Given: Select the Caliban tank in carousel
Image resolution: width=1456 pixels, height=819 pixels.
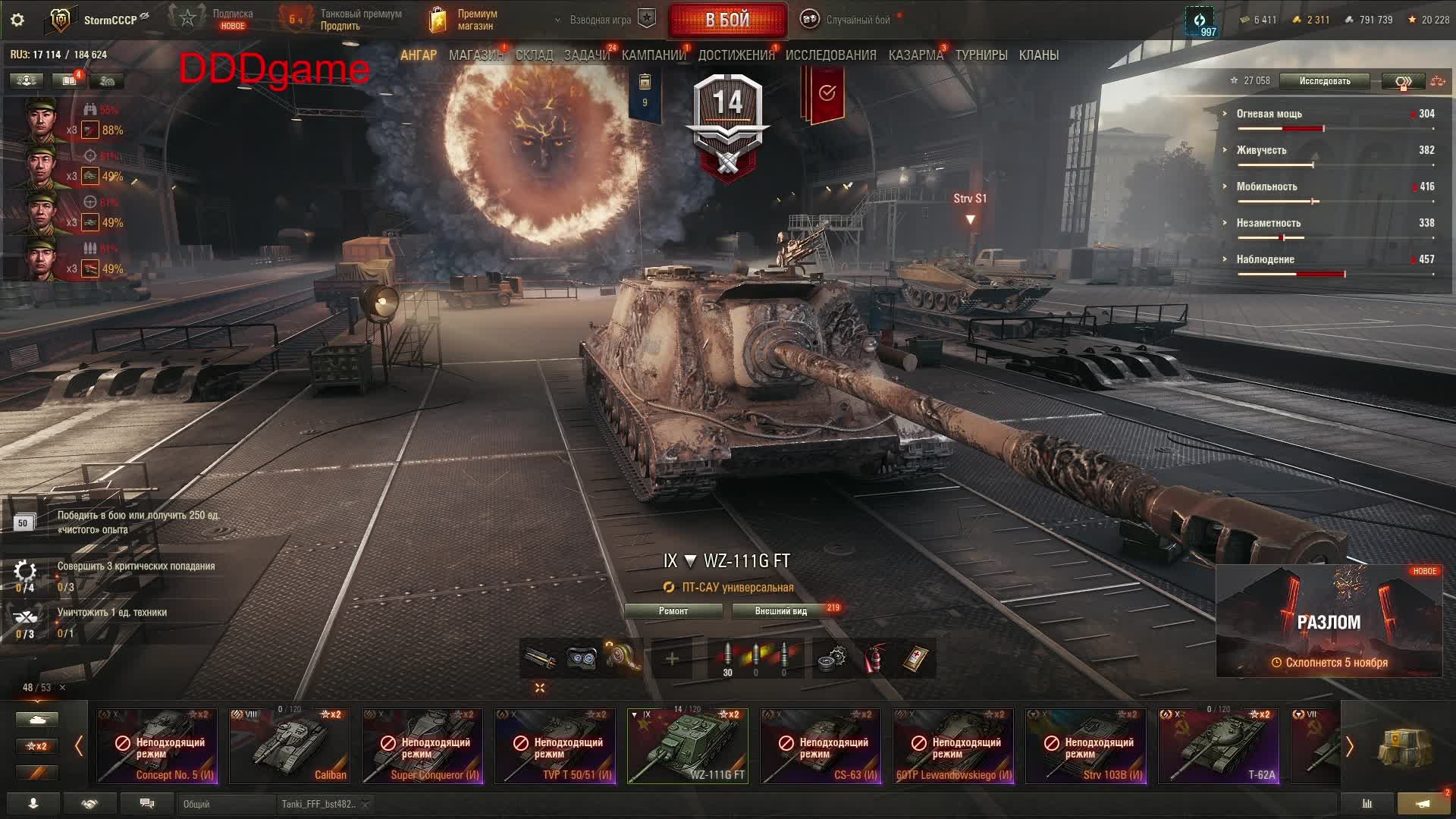Looking at the screenshot, I should coord(290,745).
